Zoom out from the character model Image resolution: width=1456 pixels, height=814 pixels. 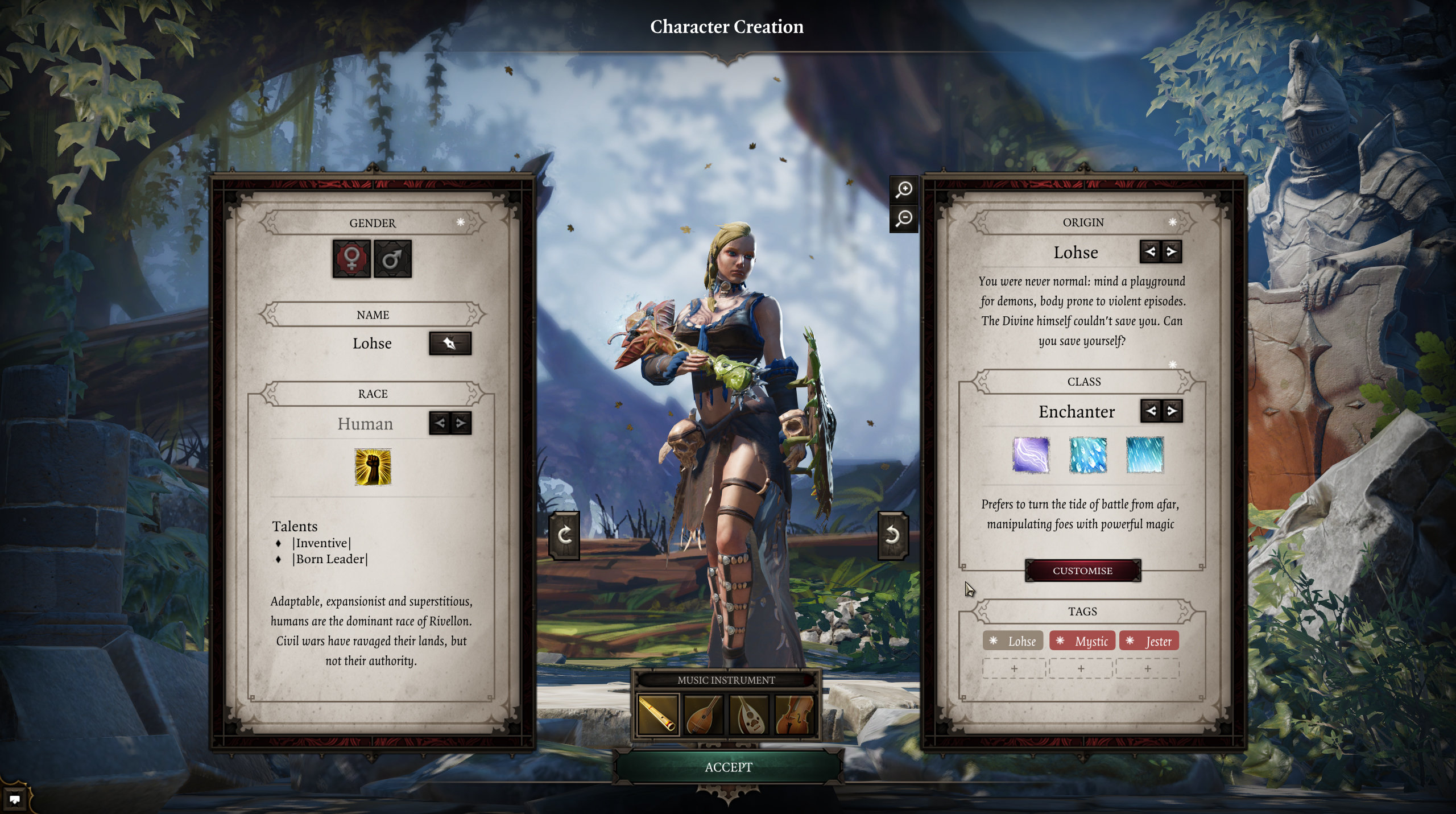tap(904, 218)
